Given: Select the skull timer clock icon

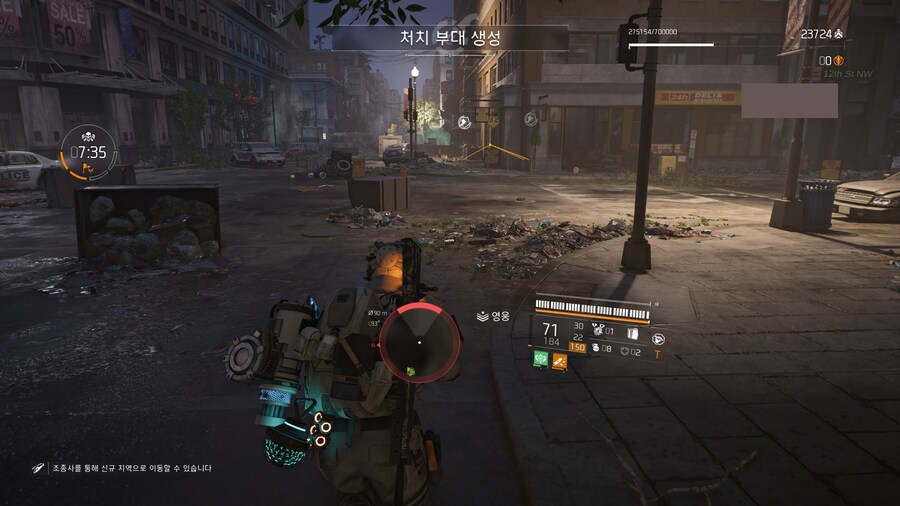Looking at the screenshot, I should tap(88, 152).
